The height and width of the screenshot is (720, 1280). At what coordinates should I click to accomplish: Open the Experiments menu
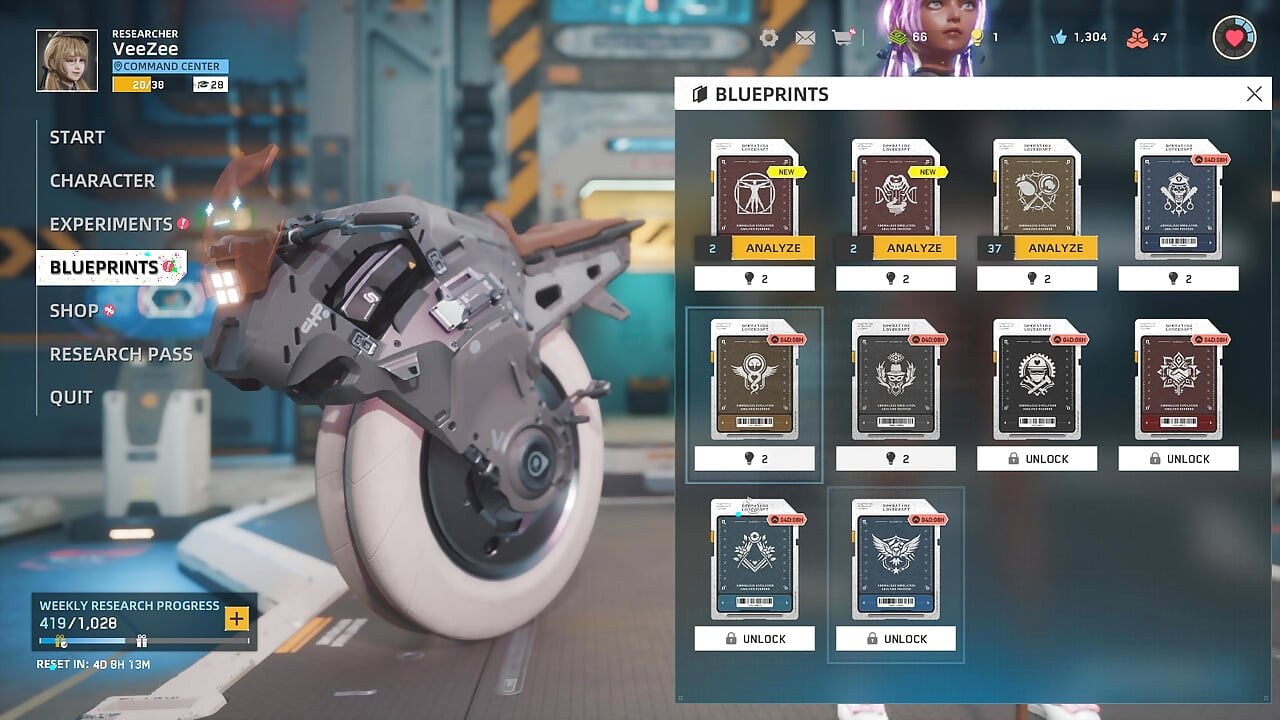tap(111, 224)
